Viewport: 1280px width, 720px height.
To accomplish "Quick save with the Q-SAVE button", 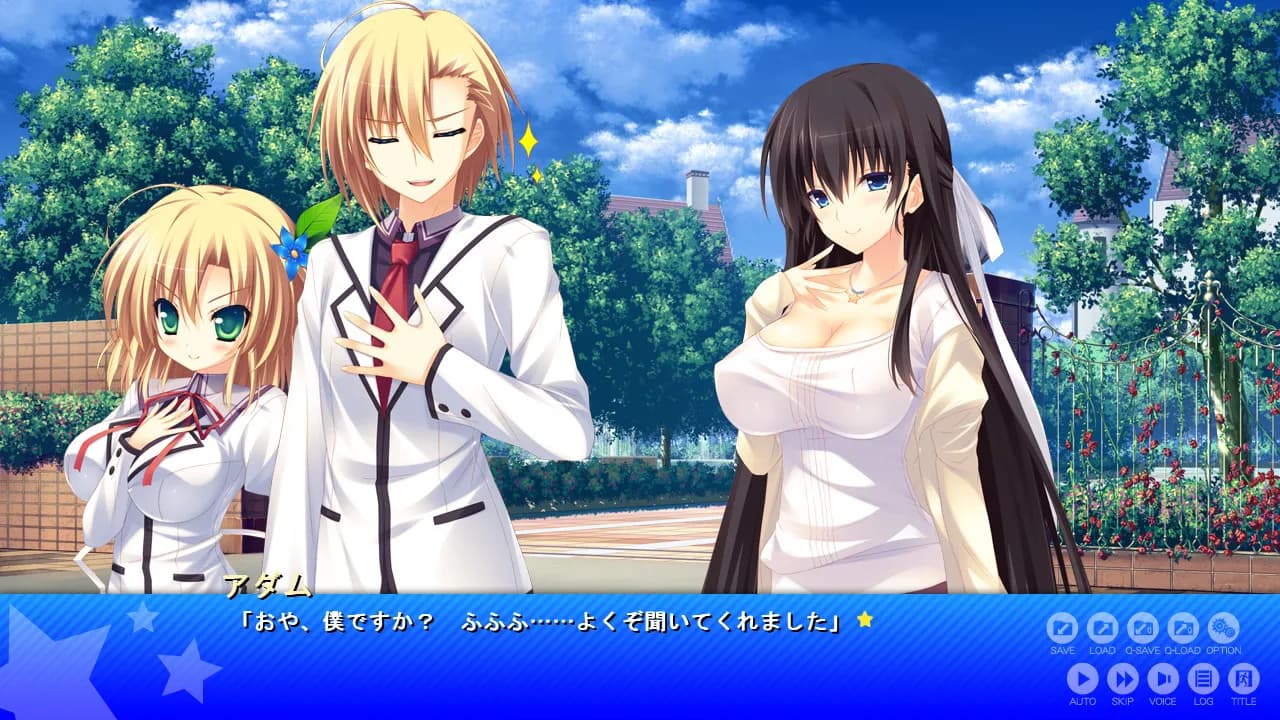I will (1142, 628).
